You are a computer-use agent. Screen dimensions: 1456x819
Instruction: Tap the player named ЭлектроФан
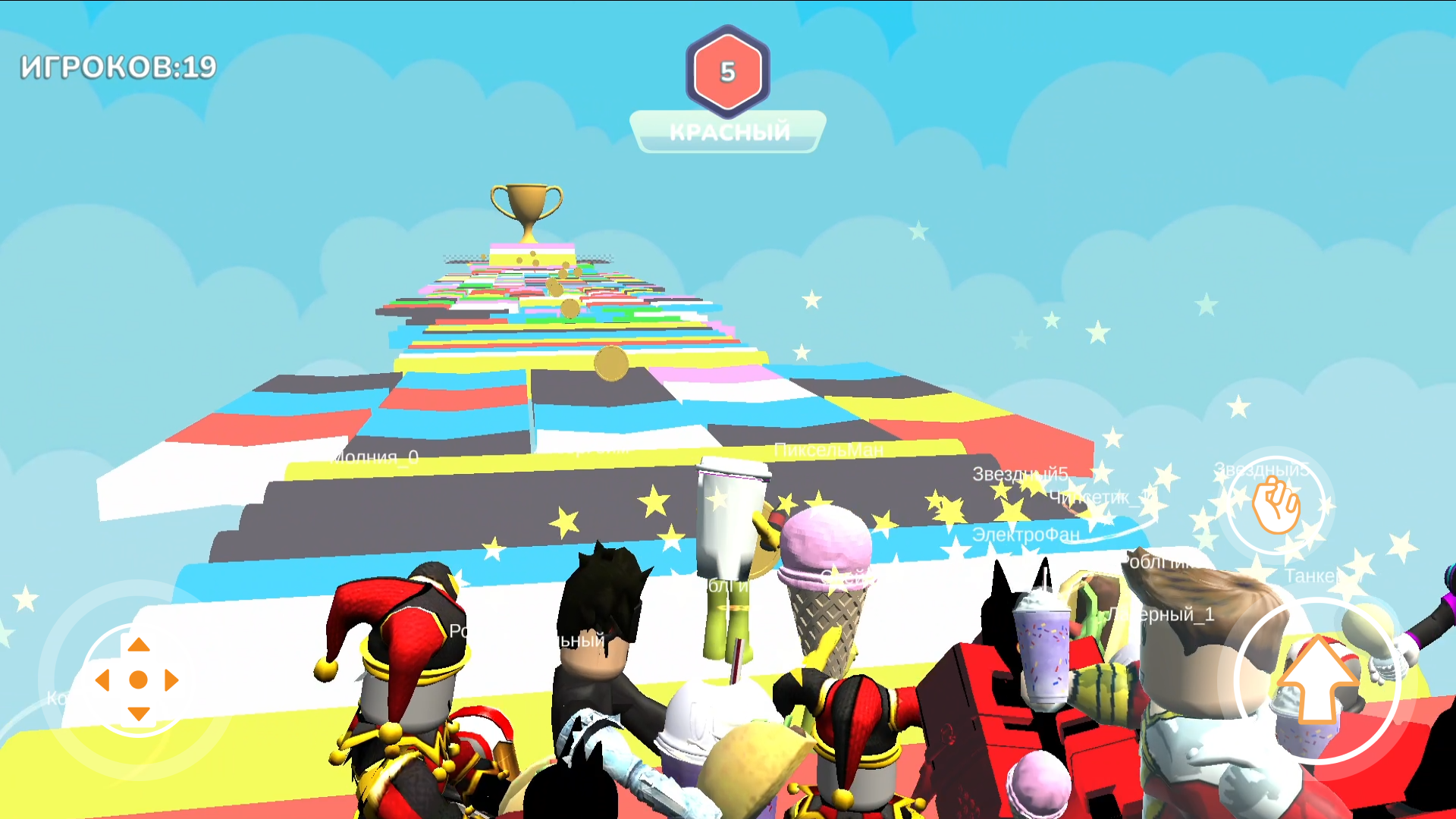coord(1025,533)
